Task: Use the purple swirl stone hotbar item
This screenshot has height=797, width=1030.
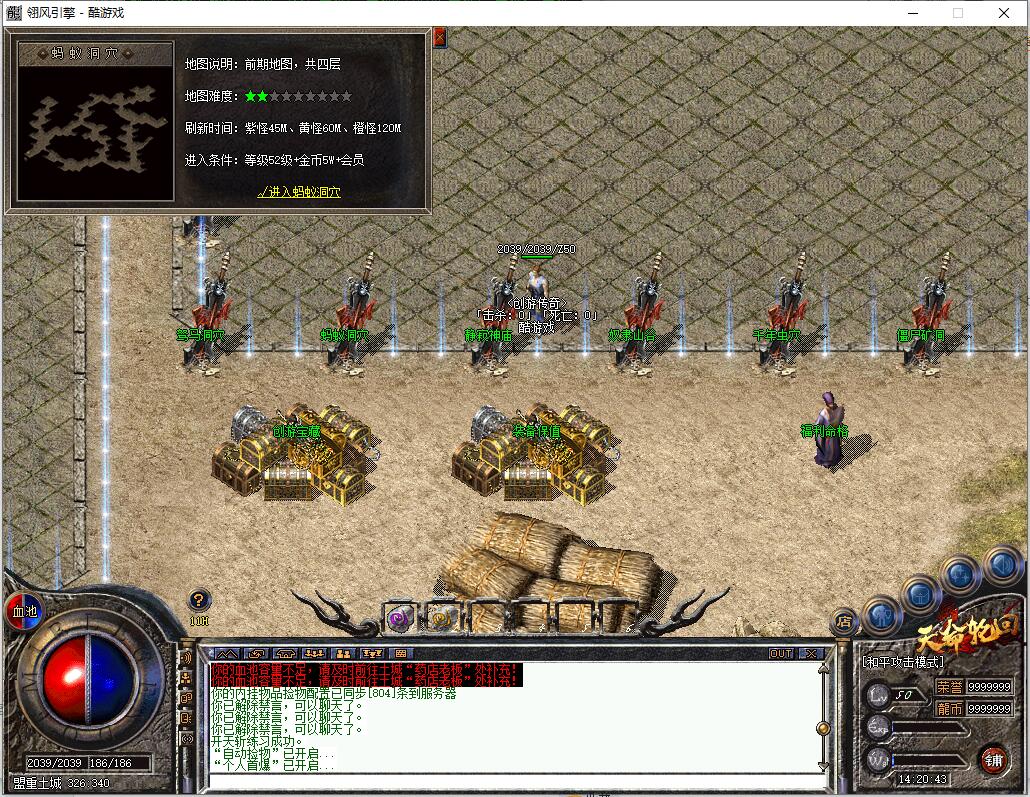Action: click(x=400, y=619)
